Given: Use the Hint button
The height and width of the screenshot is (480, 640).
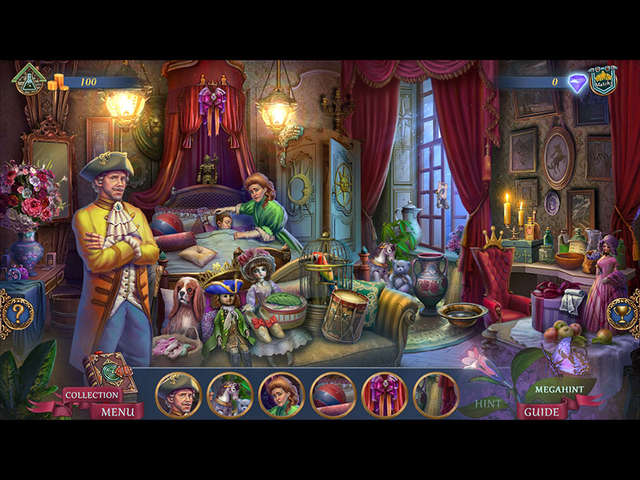Looking at the screenshot, I should (x=489, y=404).
